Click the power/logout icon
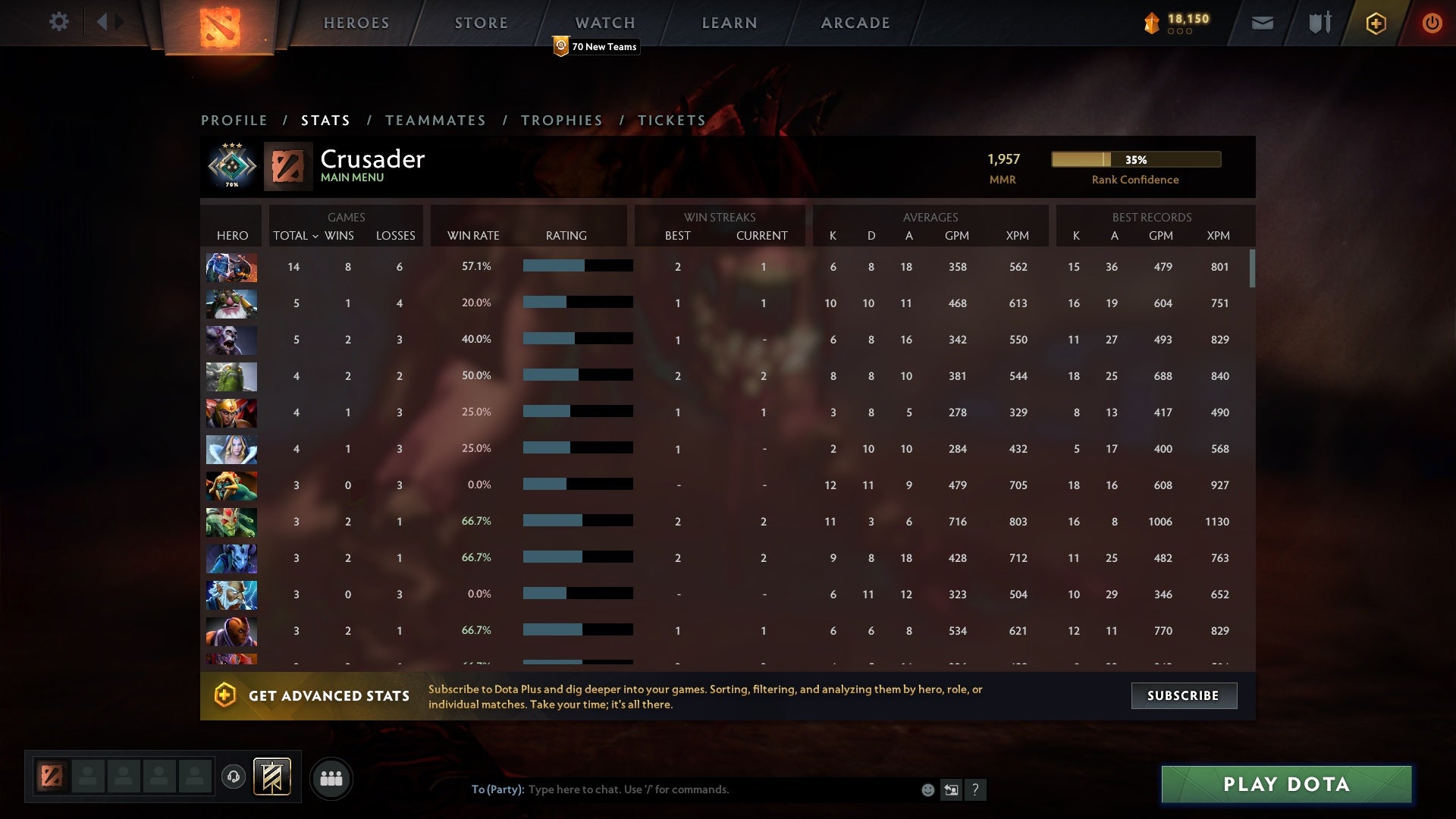The image size is (1456, 819). point(1432,23)
